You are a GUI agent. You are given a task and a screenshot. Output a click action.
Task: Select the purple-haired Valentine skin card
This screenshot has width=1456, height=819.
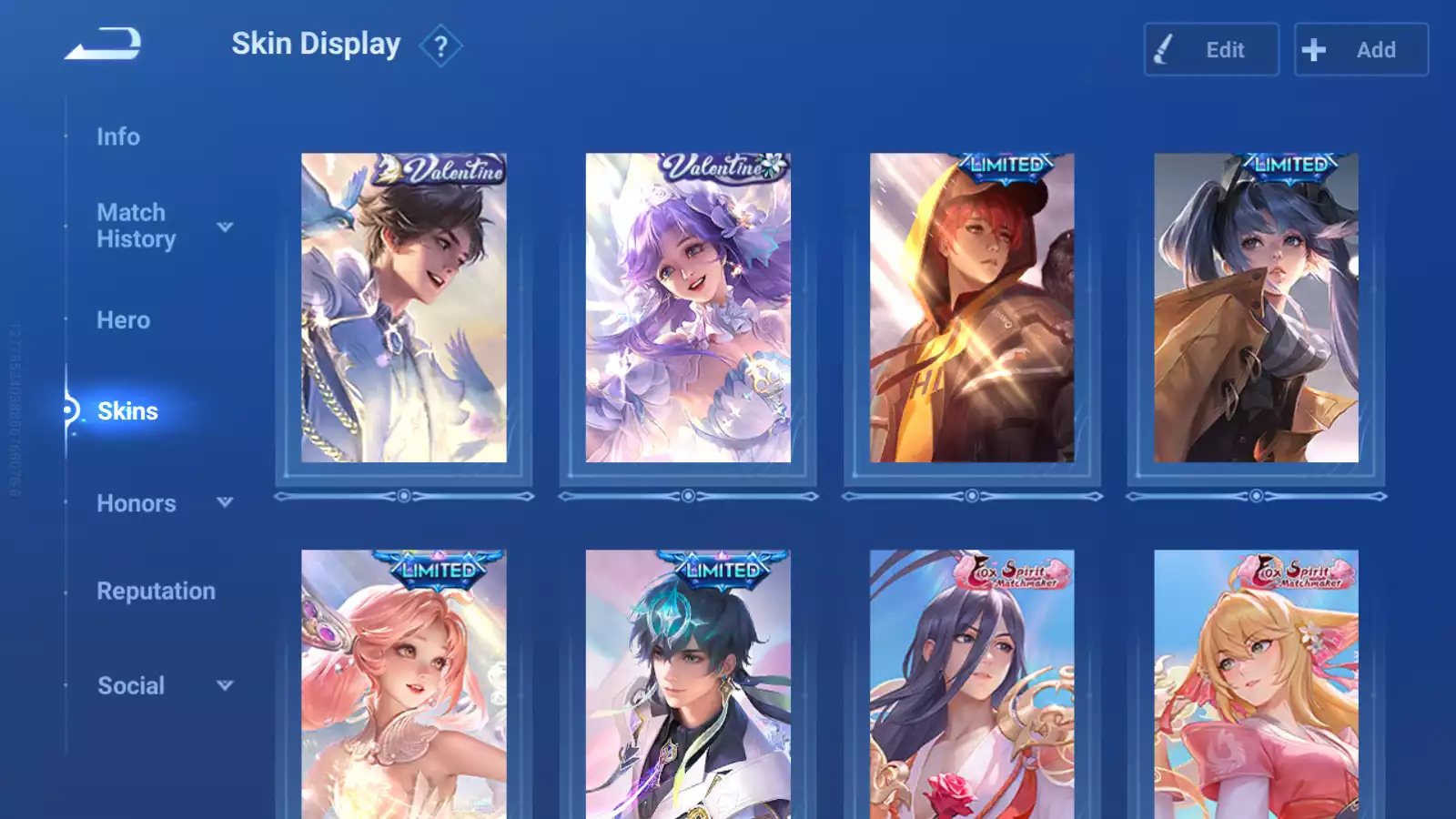pyautogui.click(x=688, y=308)
